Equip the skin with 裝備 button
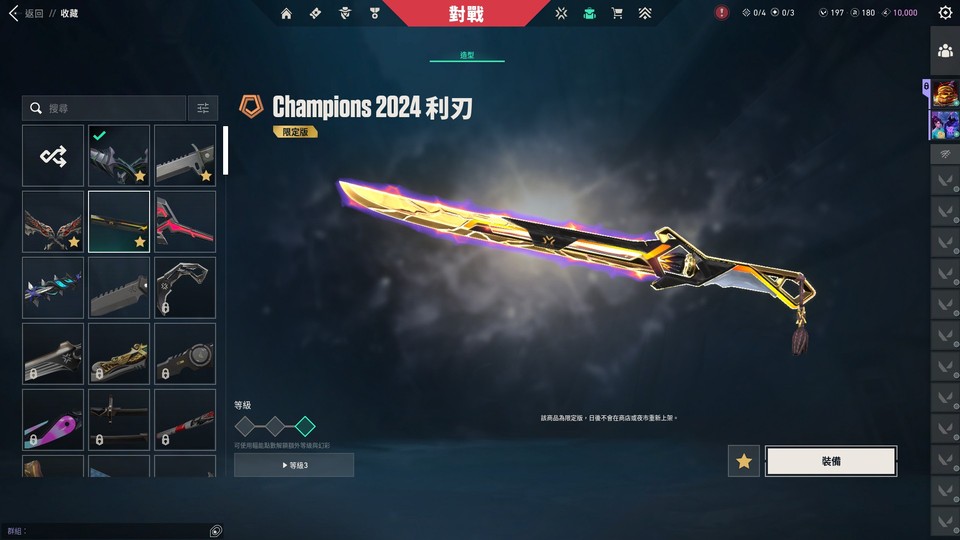This screenshot has height=540, width=960. coord(830,461)
